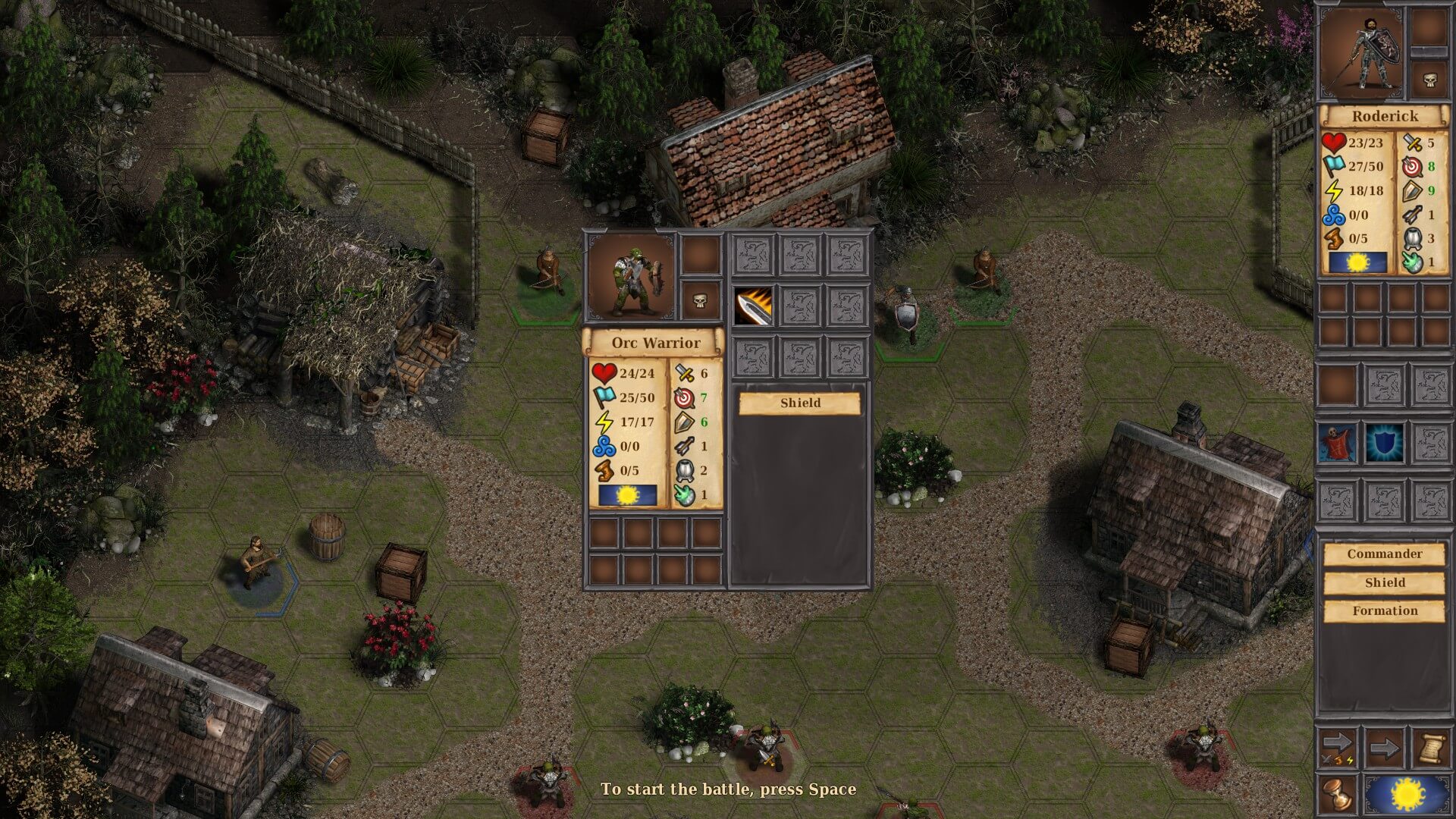Open the Commander trait entry
The image size is (1456, 819).
[1384, 554]
